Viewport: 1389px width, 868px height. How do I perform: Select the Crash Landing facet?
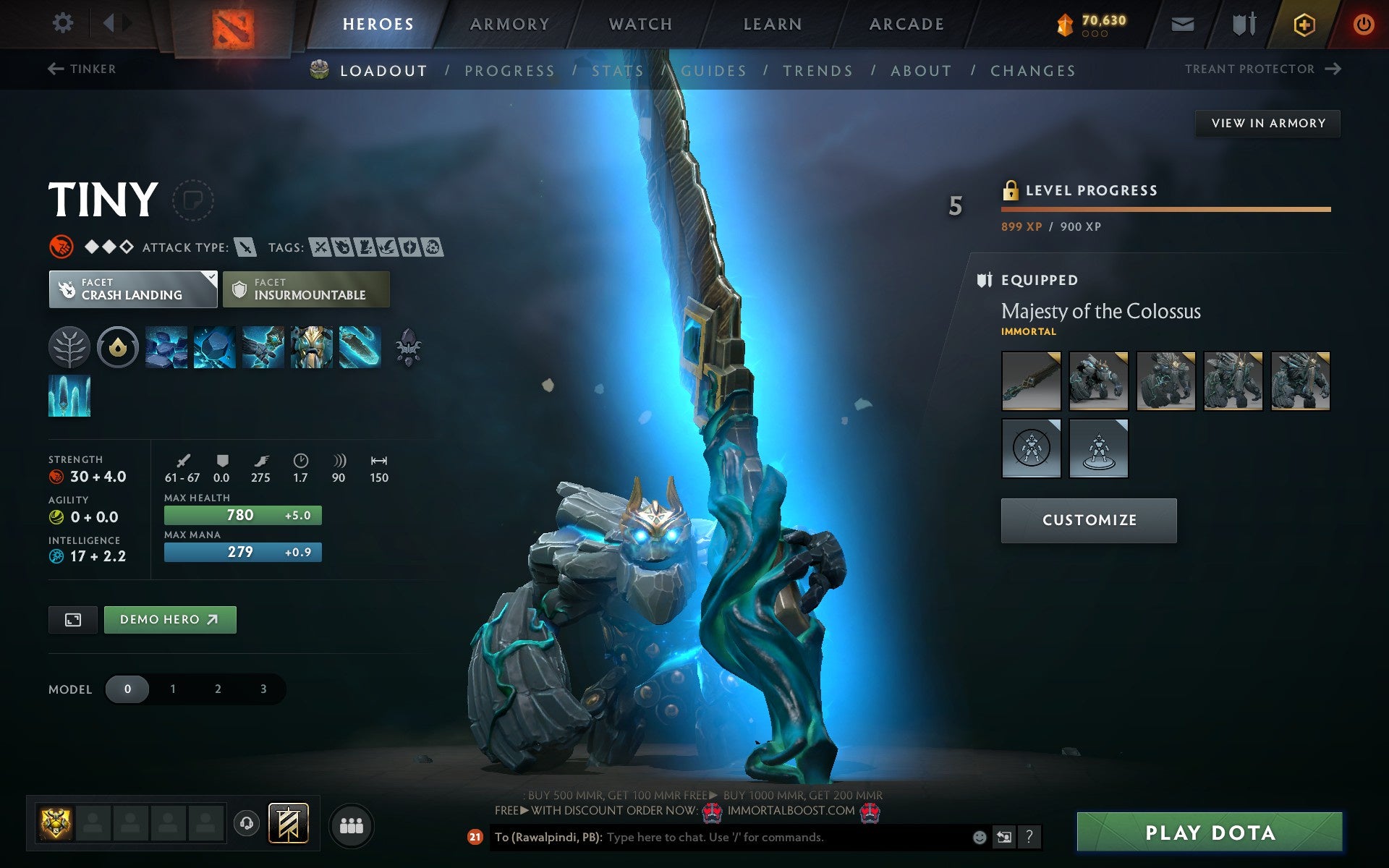(132, 289)
